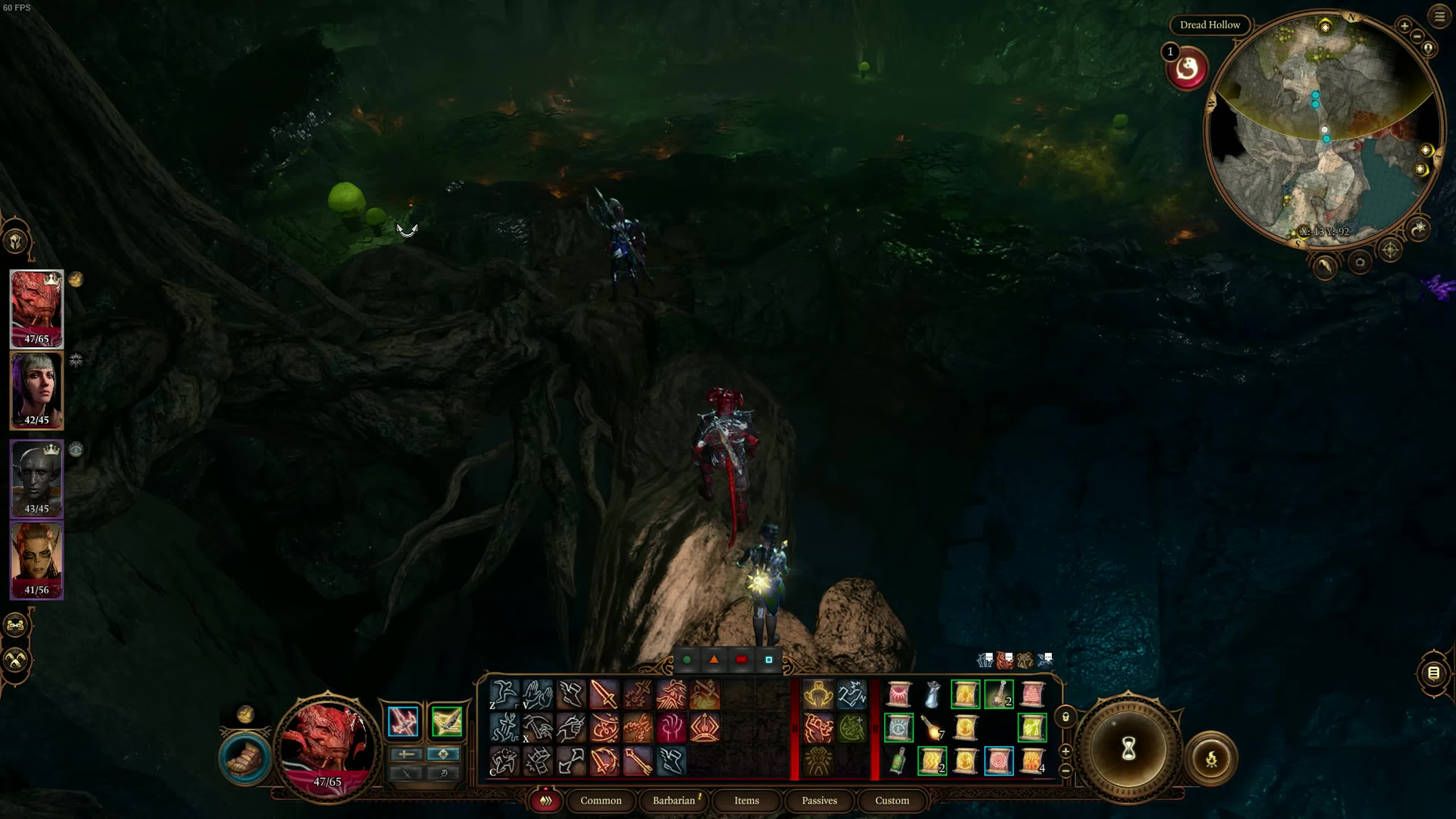Use the green potion bottle item
The width and height of the screenshot is (1456, 819).
click(898, 761)
